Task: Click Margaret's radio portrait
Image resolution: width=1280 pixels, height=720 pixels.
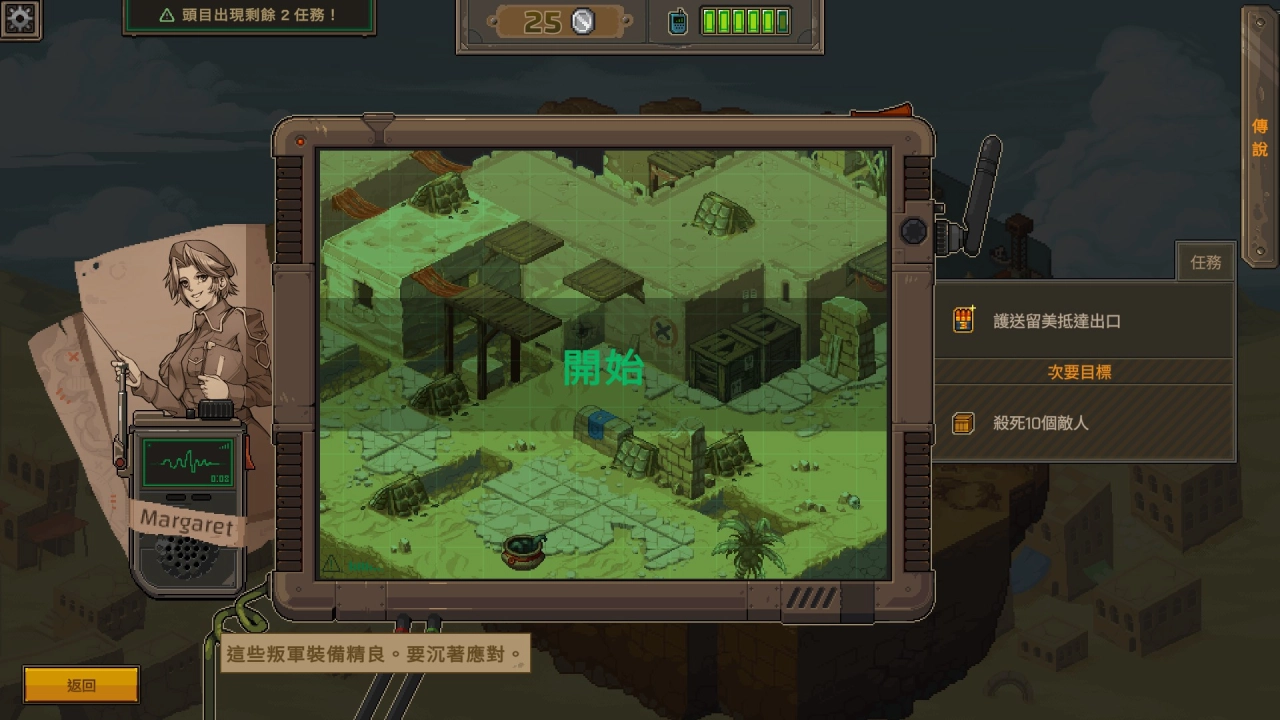Action: [187, 500]
